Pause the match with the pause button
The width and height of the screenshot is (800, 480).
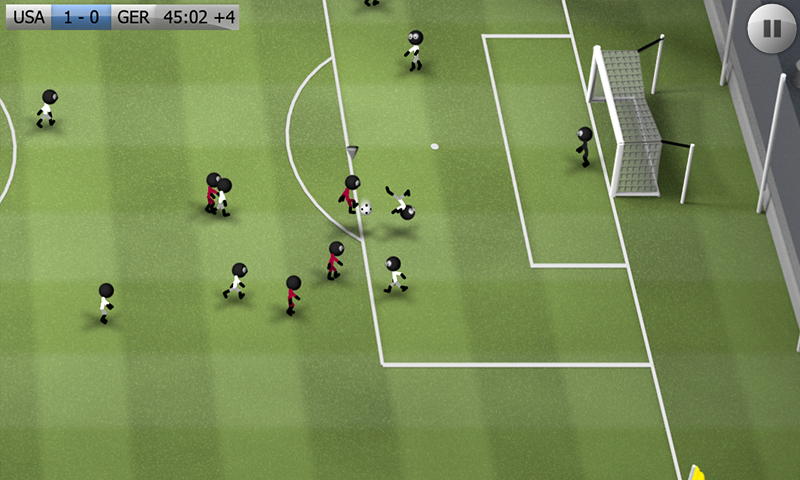point(772,28)
